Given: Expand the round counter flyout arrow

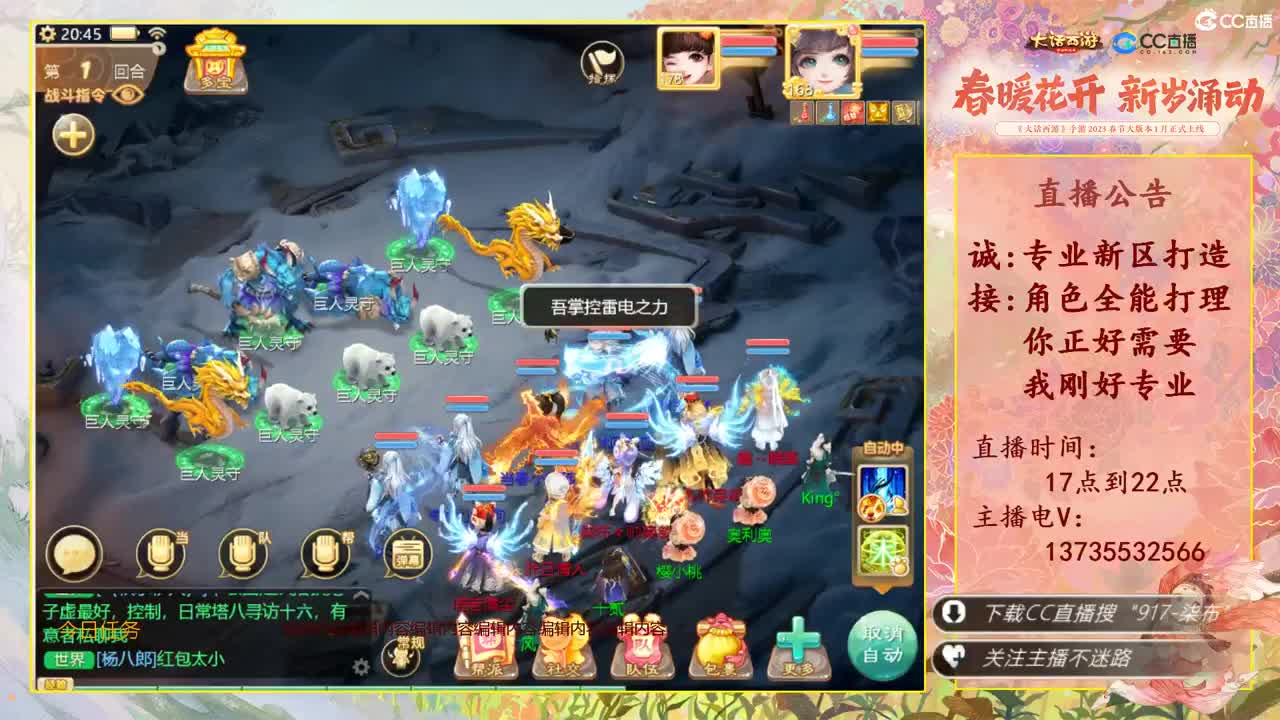Looking at the screenshot, I should point(157,48).
